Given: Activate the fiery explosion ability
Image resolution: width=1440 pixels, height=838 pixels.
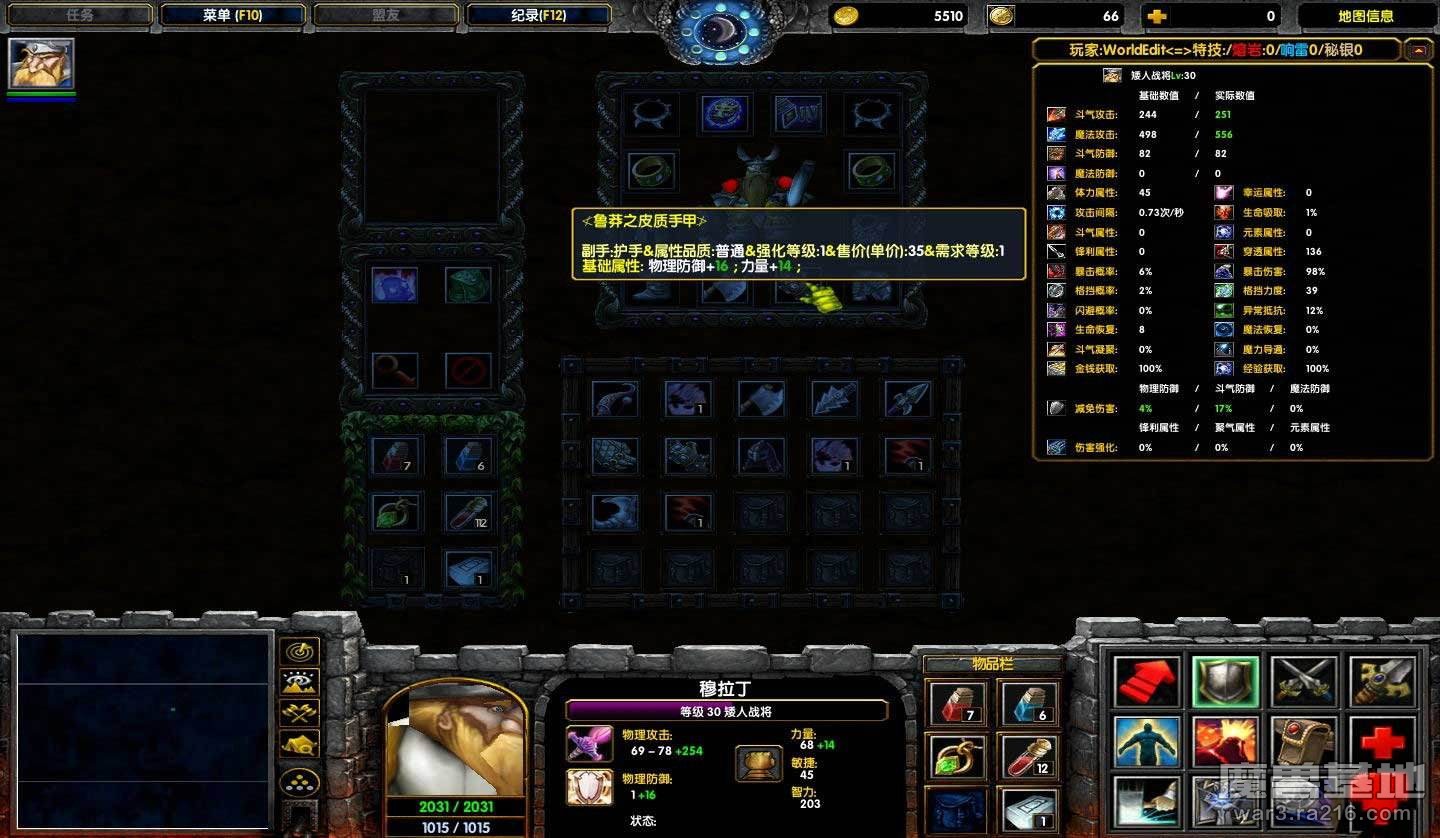Looking at the screenshot, I should pos(1225,741).
